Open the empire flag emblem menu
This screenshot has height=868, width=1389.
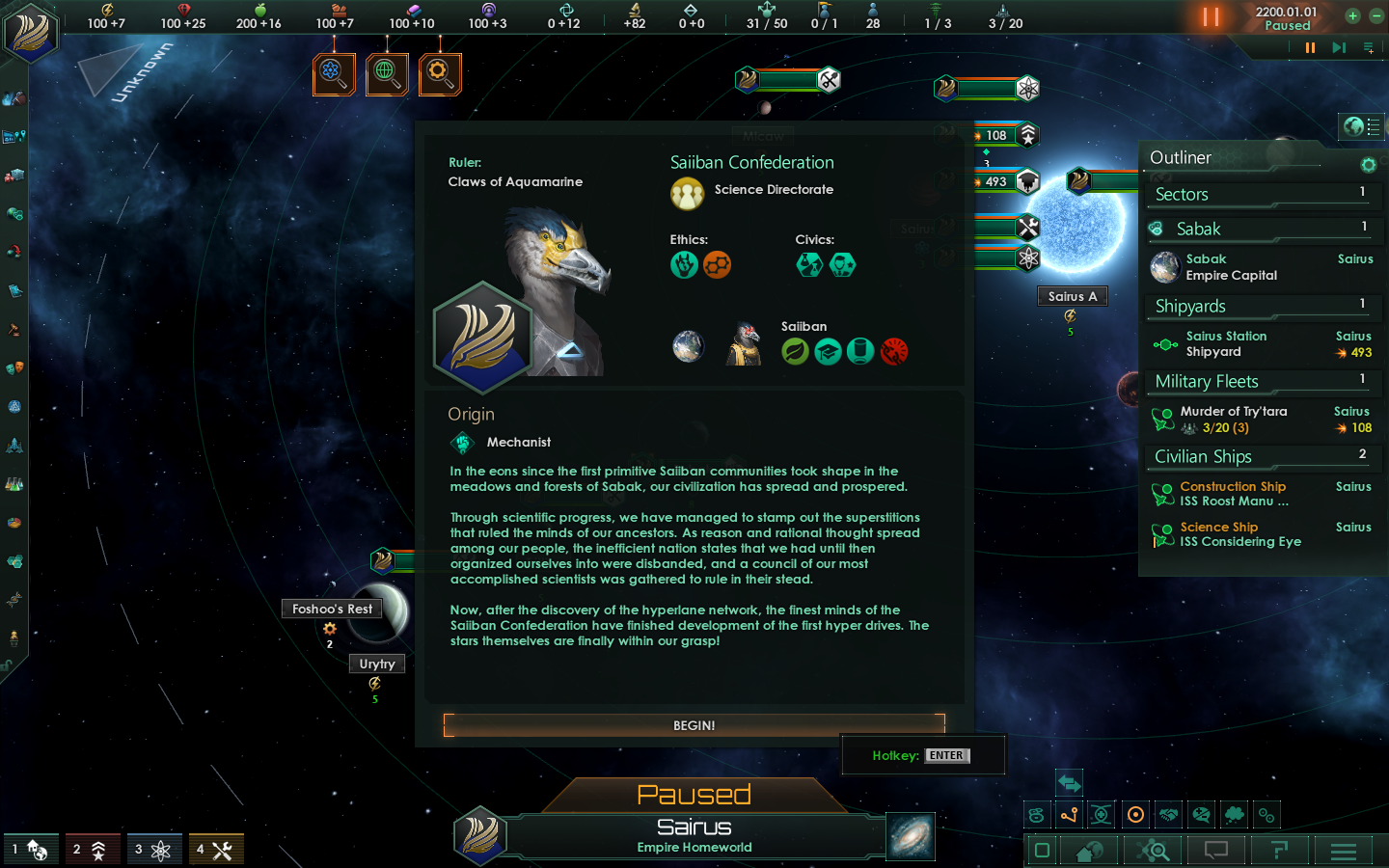coord(31,32)
